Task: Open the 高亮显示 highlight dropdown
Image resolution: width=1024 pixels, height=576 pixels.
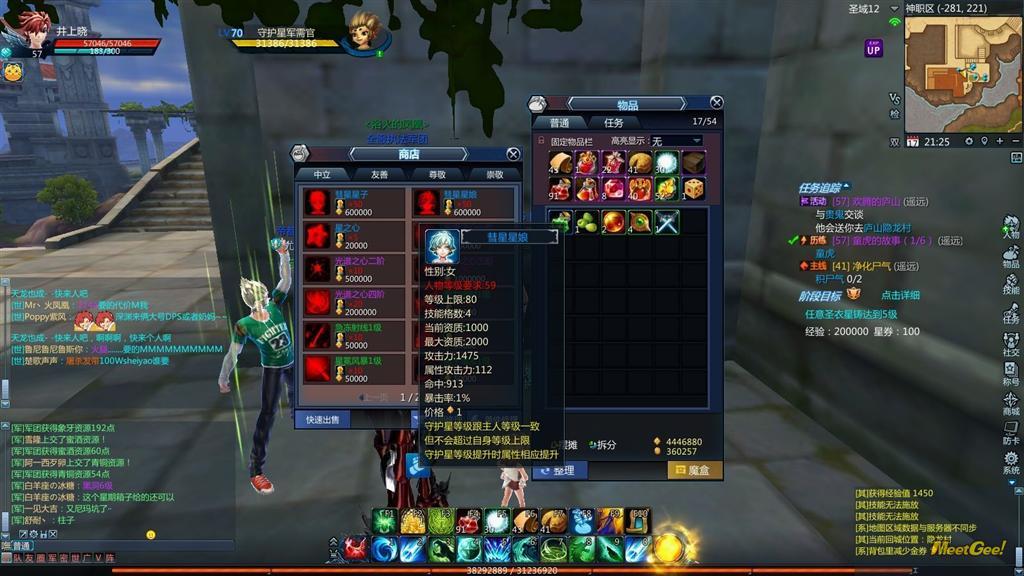Action: (x=676, y=141)
